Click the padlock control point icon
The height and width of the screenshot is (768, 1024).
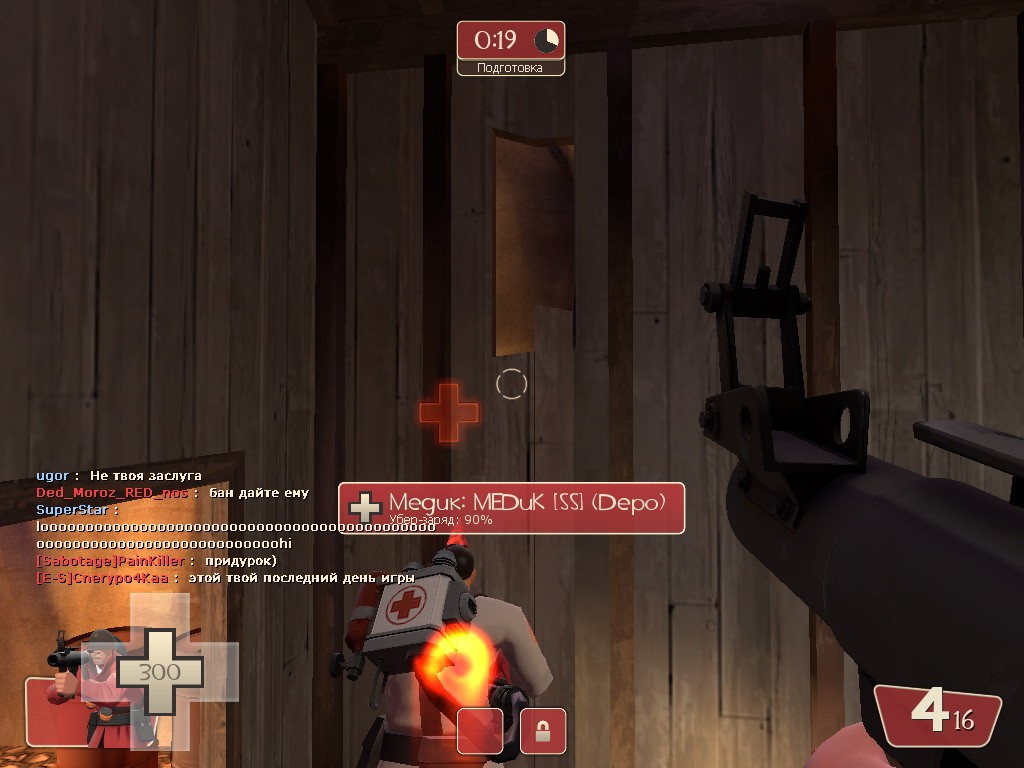(x=543, y=731)
